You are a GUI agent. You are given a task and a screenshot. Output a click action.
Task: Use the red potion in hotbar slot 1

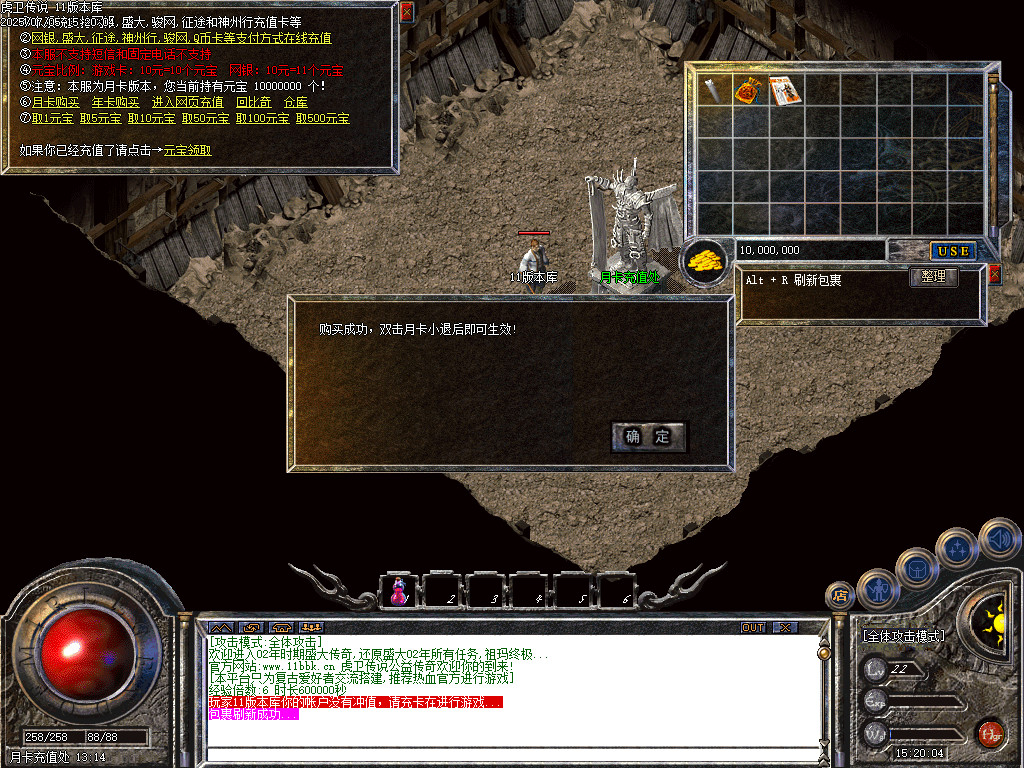tap(399, 590)
